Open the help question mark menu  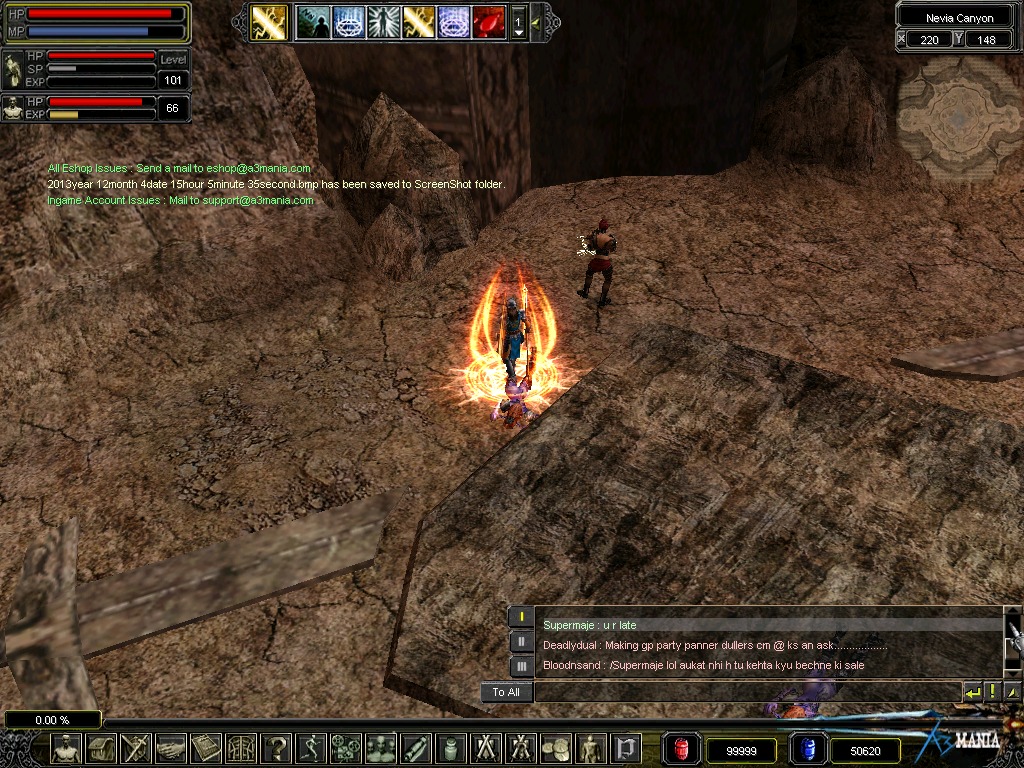point(275,748)
